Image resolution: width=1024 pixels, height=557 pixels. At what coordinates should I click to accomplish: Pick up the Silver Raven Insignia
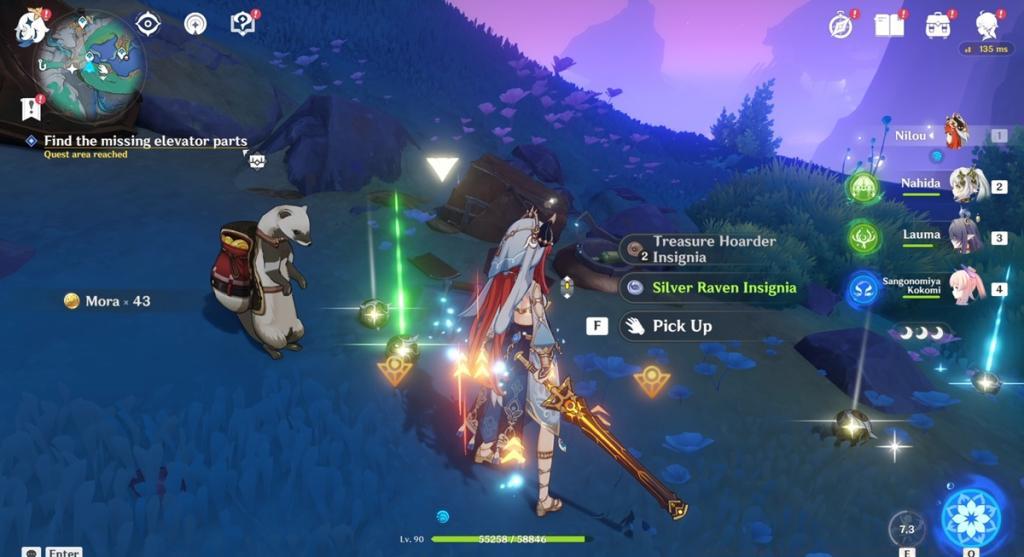pos(724,288)
